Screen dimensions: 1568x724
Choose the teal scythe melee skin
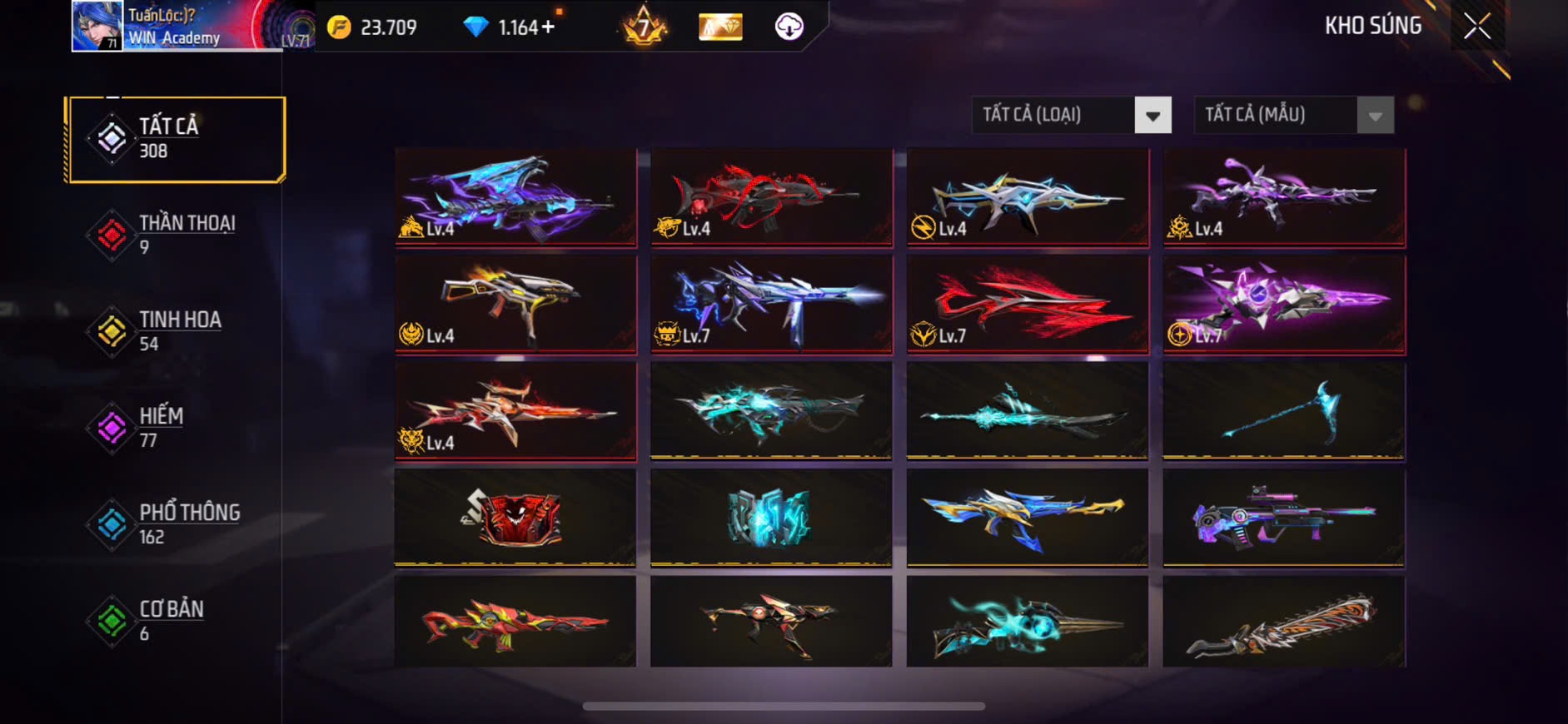click(x=1283, y=410)
